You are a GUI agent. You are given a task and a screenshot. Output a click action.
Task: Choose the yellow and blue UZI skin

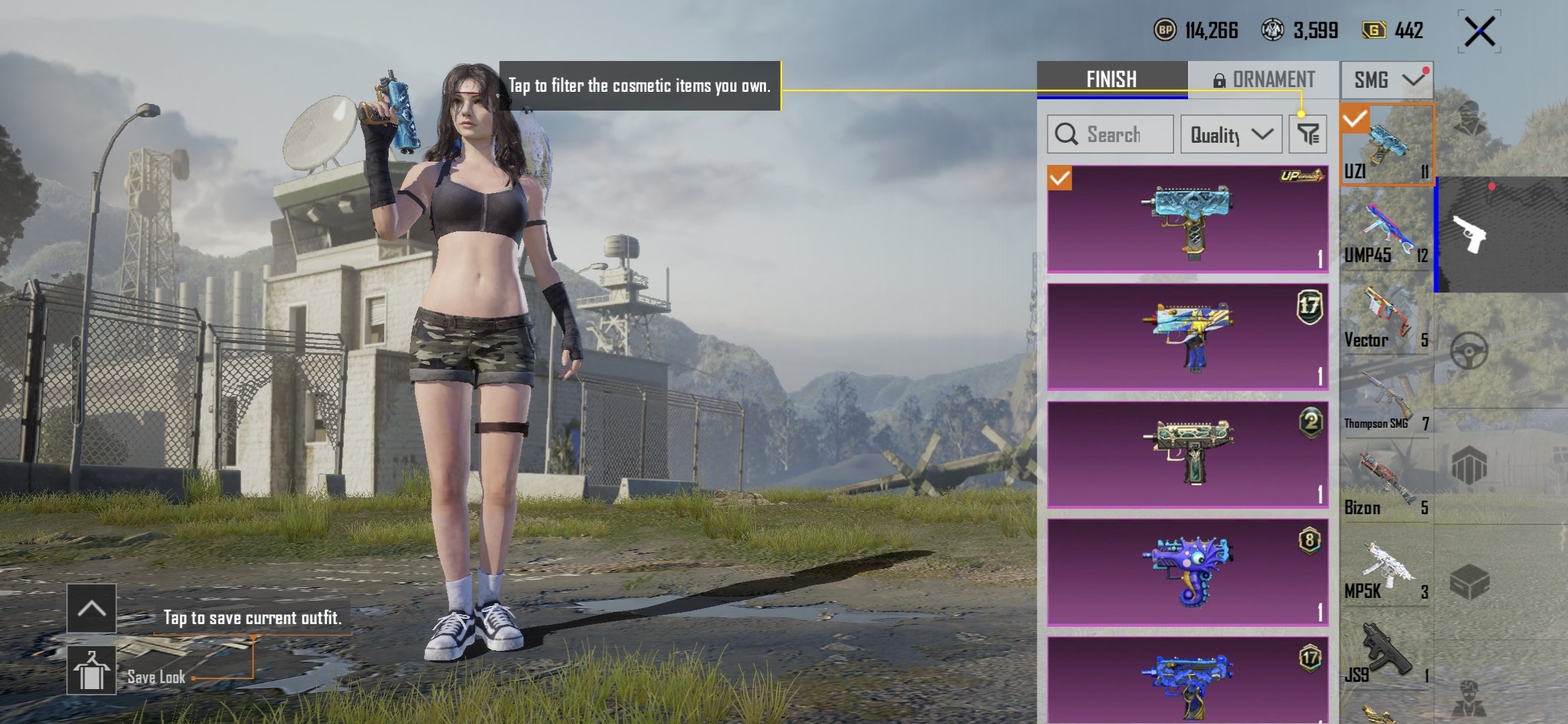[1187, 337]
